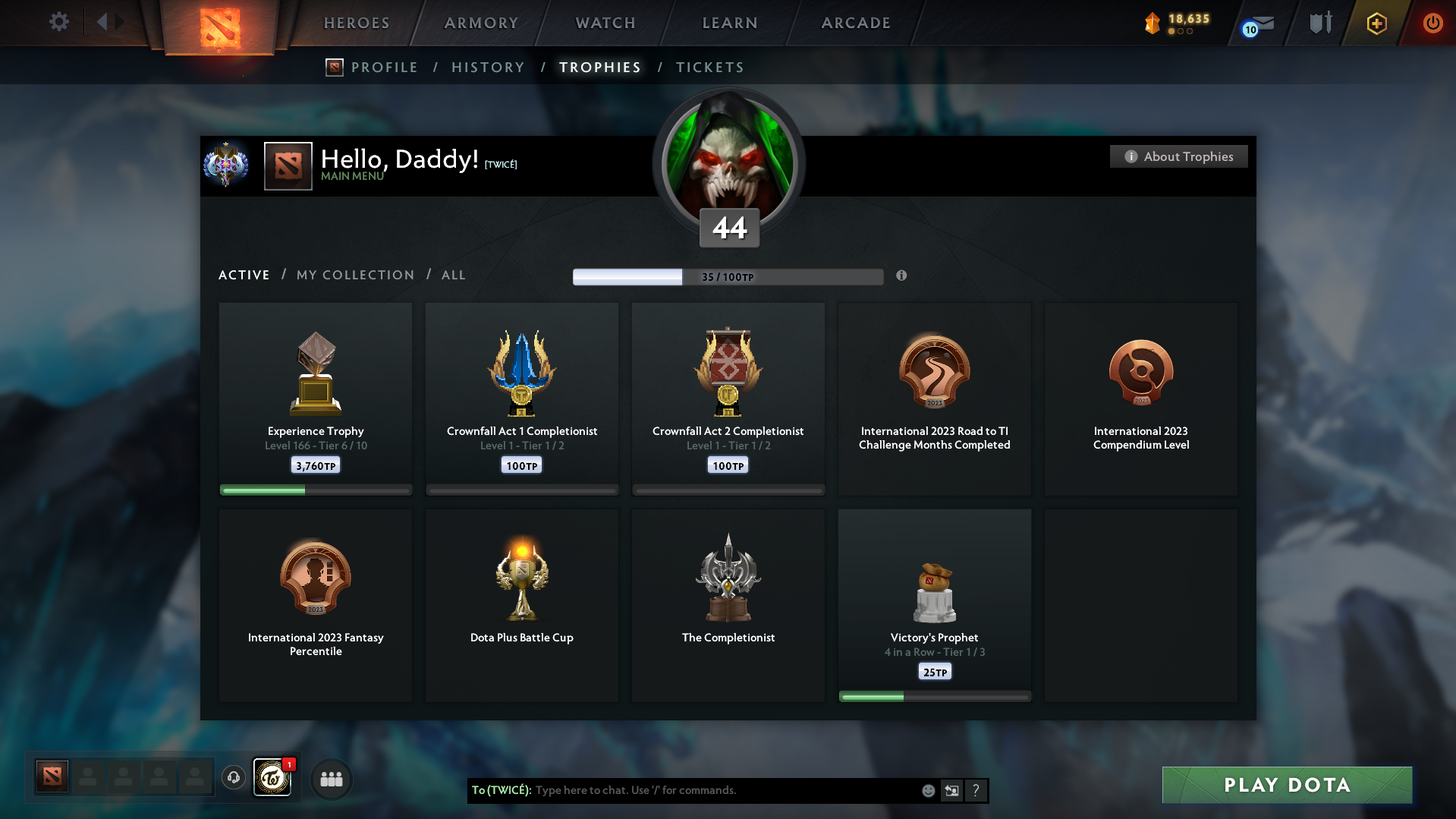1456x819 pixels.
Task: Click the power button to exit
Action: tap(1432, 24)
